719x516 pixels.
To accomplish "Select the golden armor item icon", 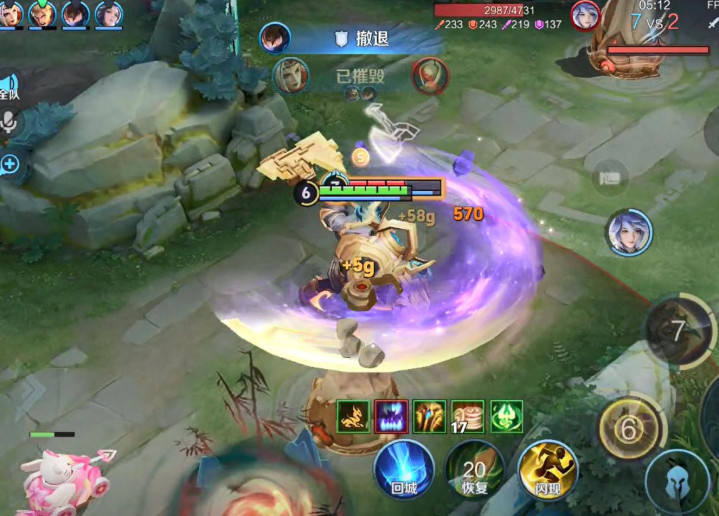I will tap(429, 416).
